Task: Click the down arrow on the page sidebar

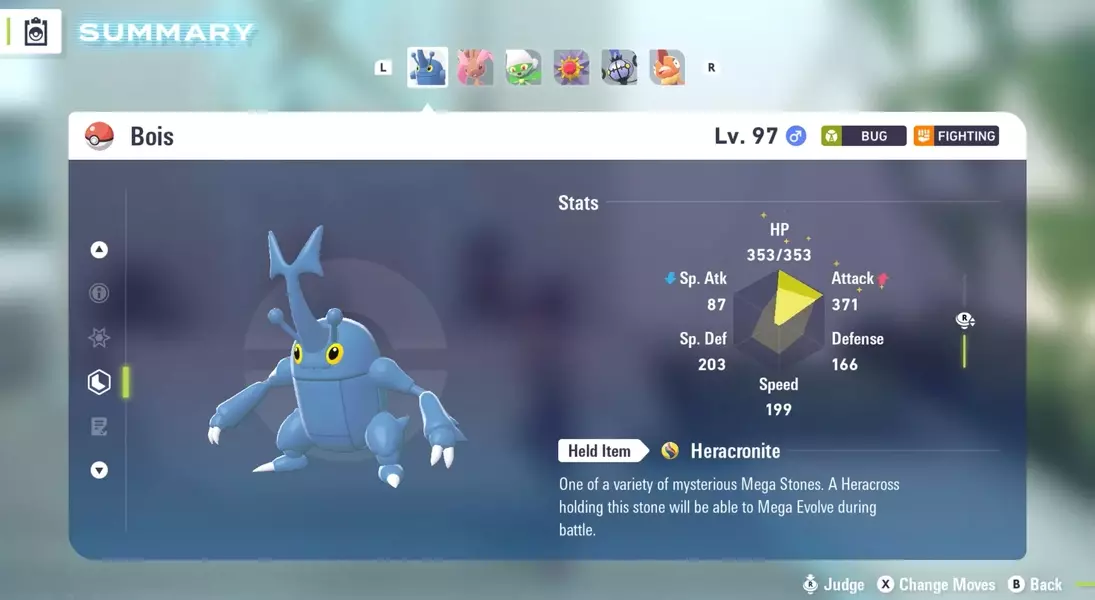Action: pyautogui.click(x=99, y=470)
